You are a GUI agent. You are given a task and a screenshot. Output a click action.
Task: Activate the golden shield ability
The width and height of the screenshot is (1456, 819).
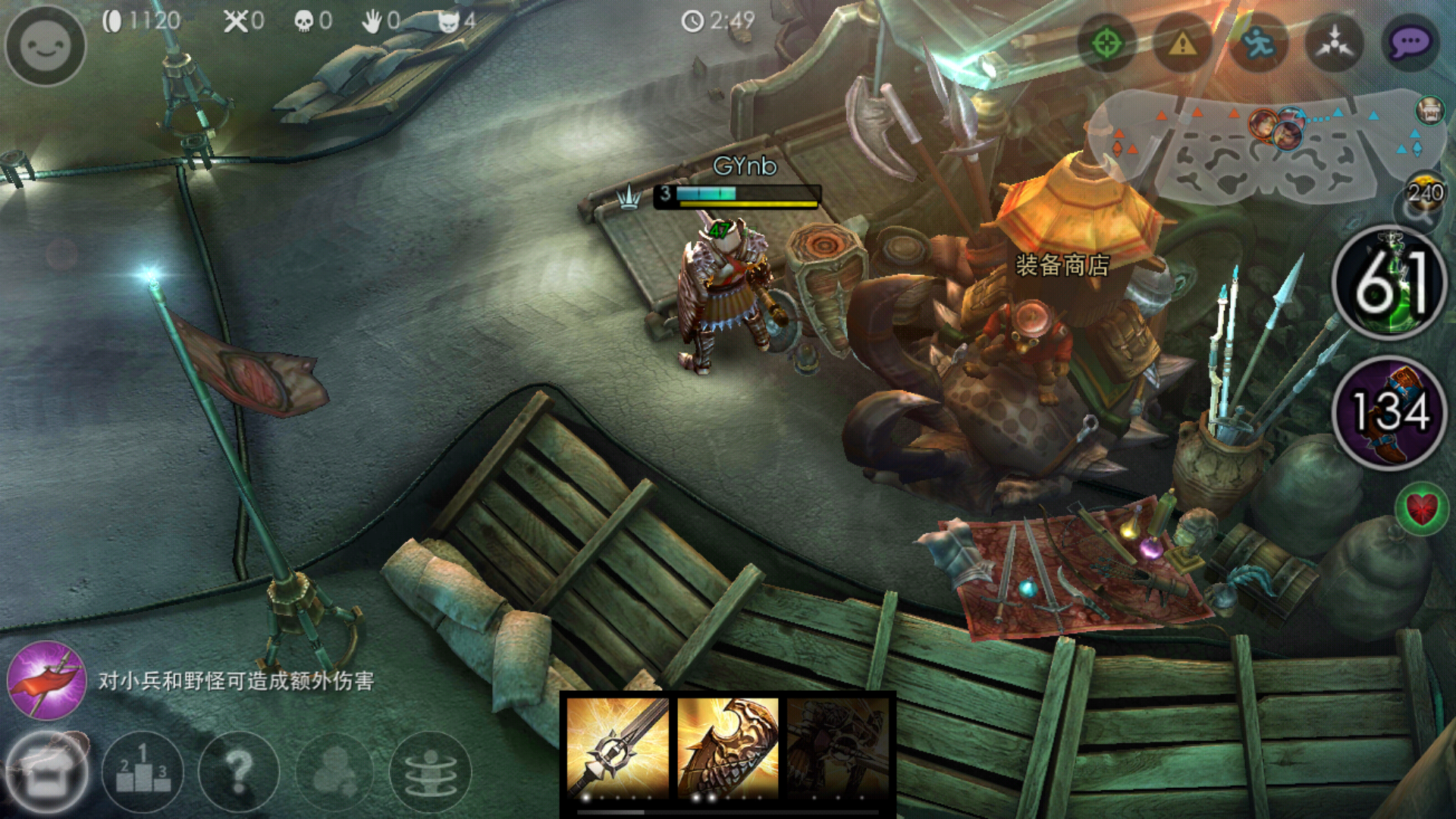click(x=727, y=748)
